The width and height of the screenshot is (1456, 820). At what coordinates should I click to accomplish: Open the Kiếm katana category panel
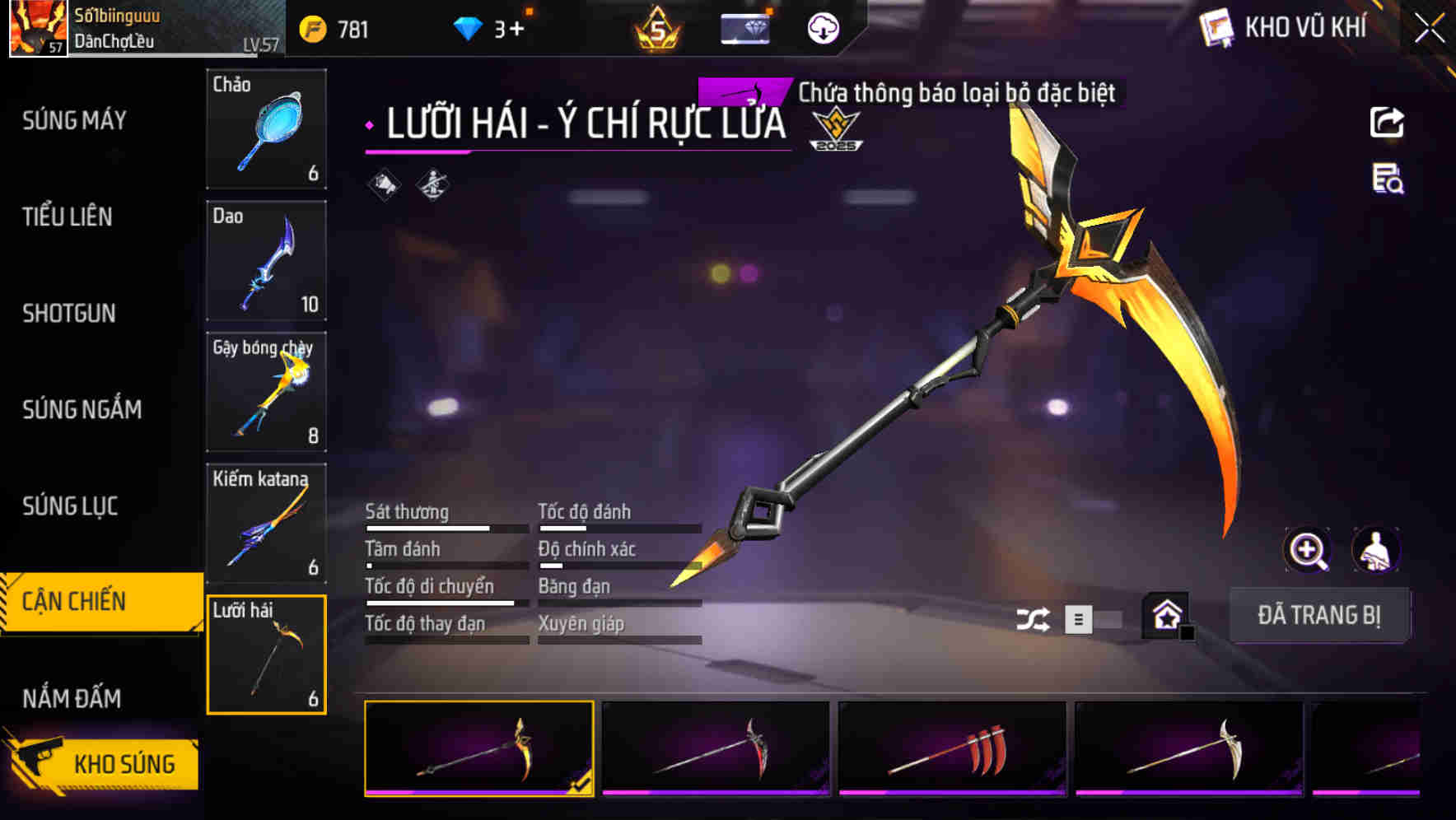point(266,523)
